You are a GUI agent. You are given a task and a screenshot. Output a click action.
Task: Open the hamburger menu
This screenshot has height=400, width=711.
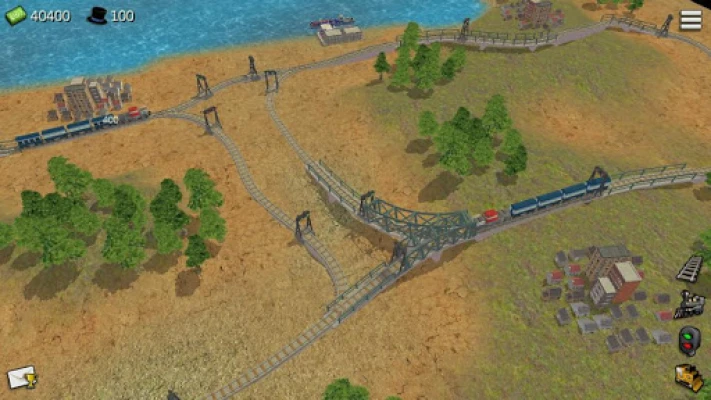click(690, 20)
